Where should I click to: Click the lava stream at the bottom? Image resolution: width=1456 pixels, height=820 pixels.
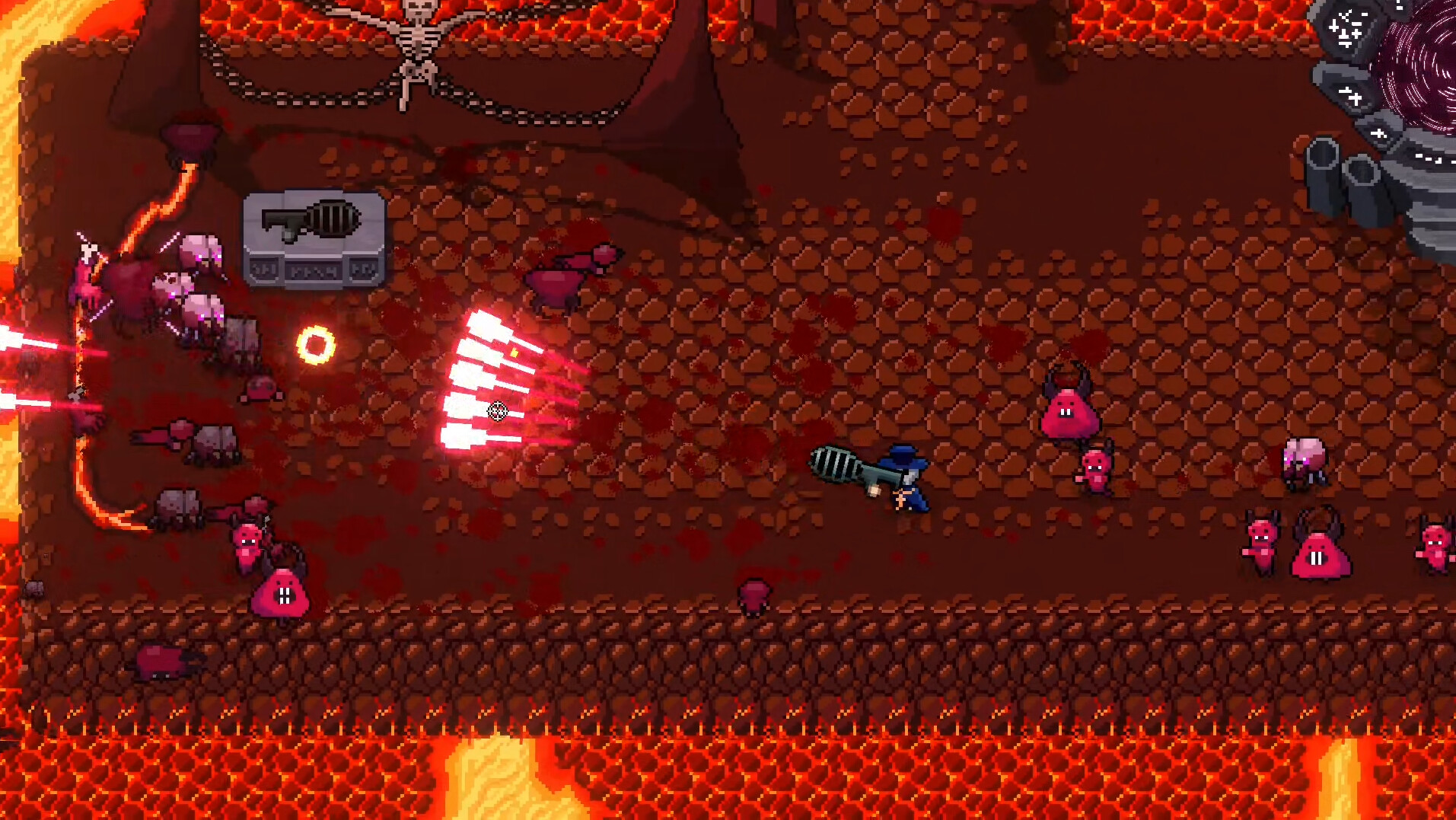coord(495,777)
